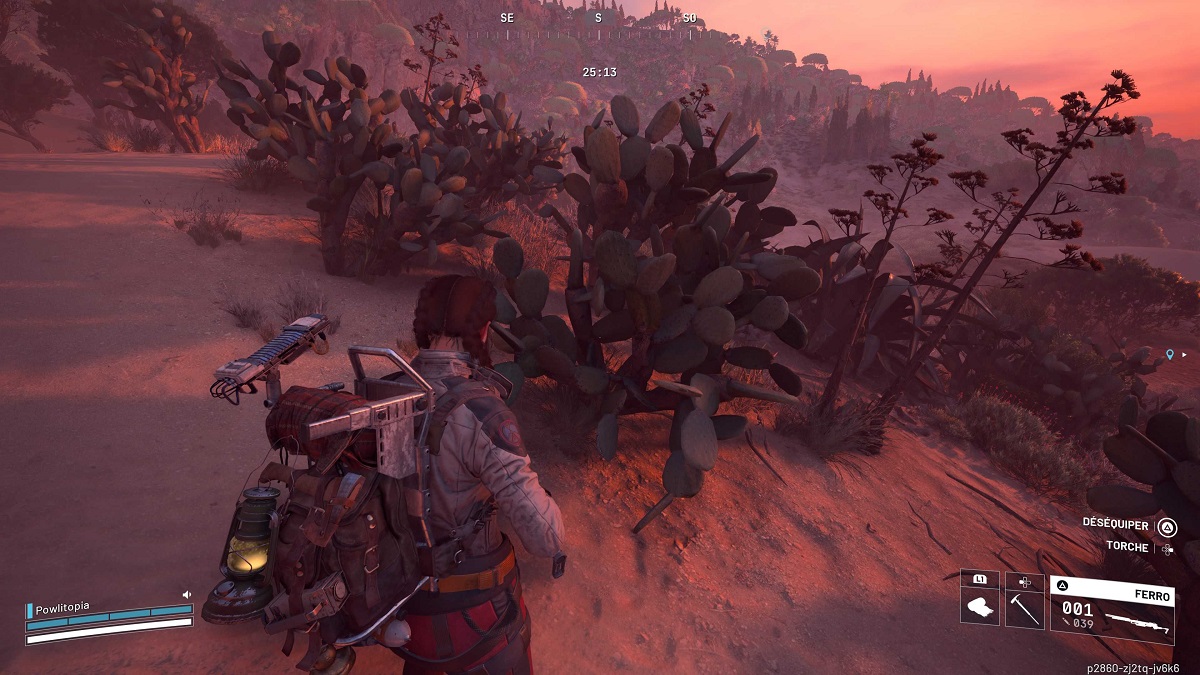Click the blue map marker pin

[1169, 354]
